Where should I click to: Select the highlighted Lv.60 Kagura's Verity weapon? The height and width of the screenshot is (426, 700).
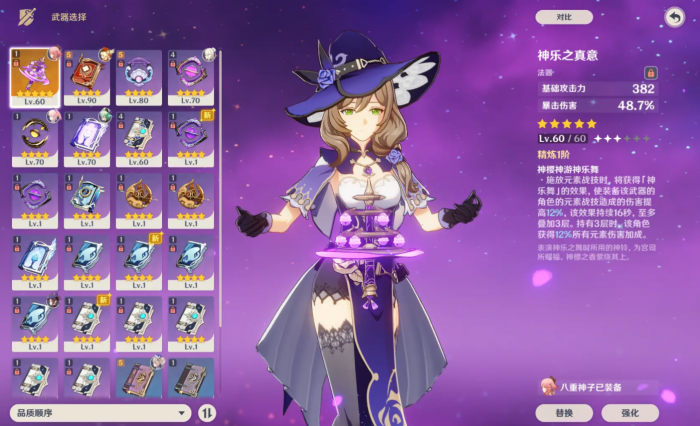[34, 77]
